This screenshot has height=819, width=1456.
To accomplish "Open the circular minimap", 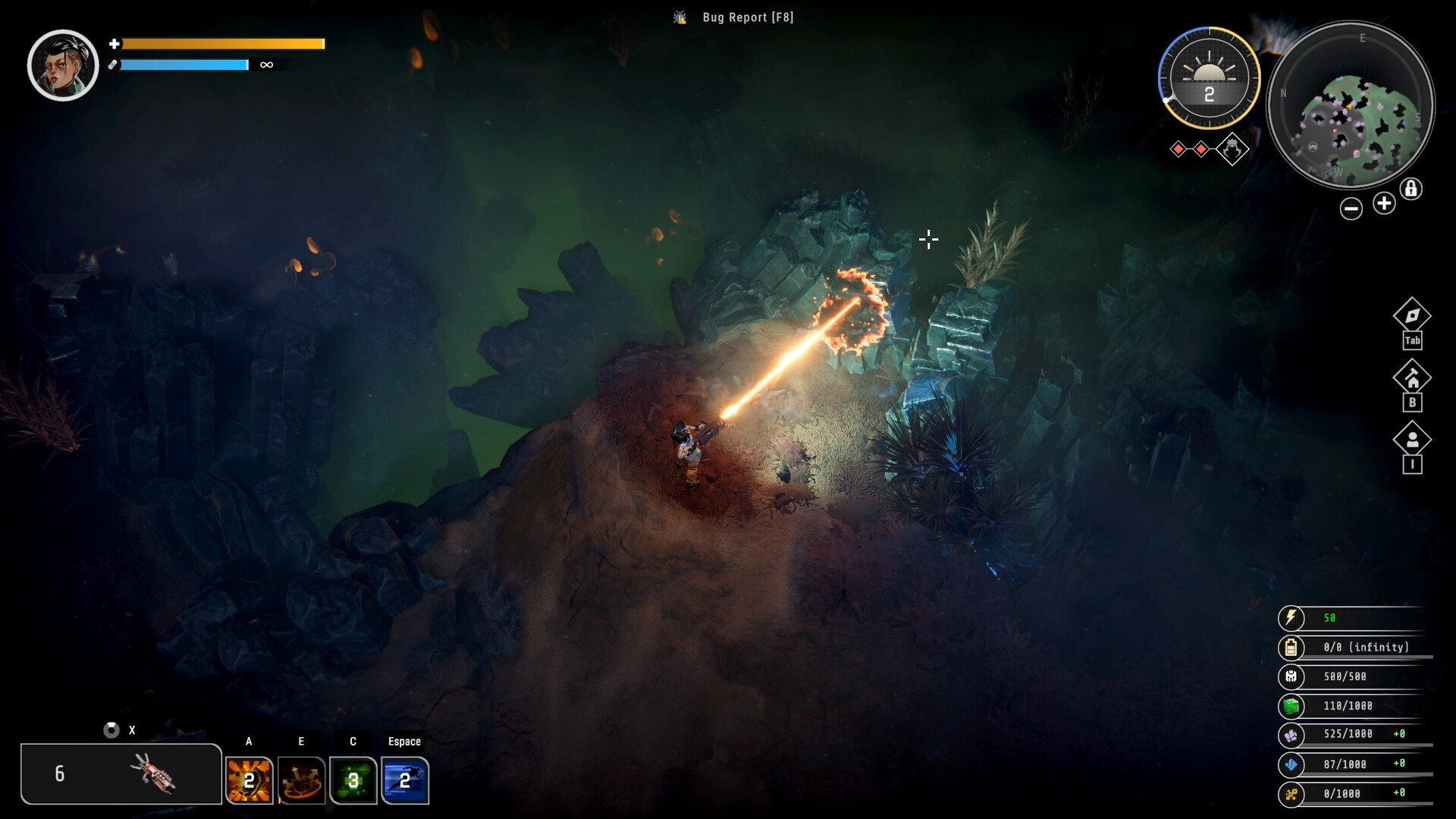I will click(1351, 105).
